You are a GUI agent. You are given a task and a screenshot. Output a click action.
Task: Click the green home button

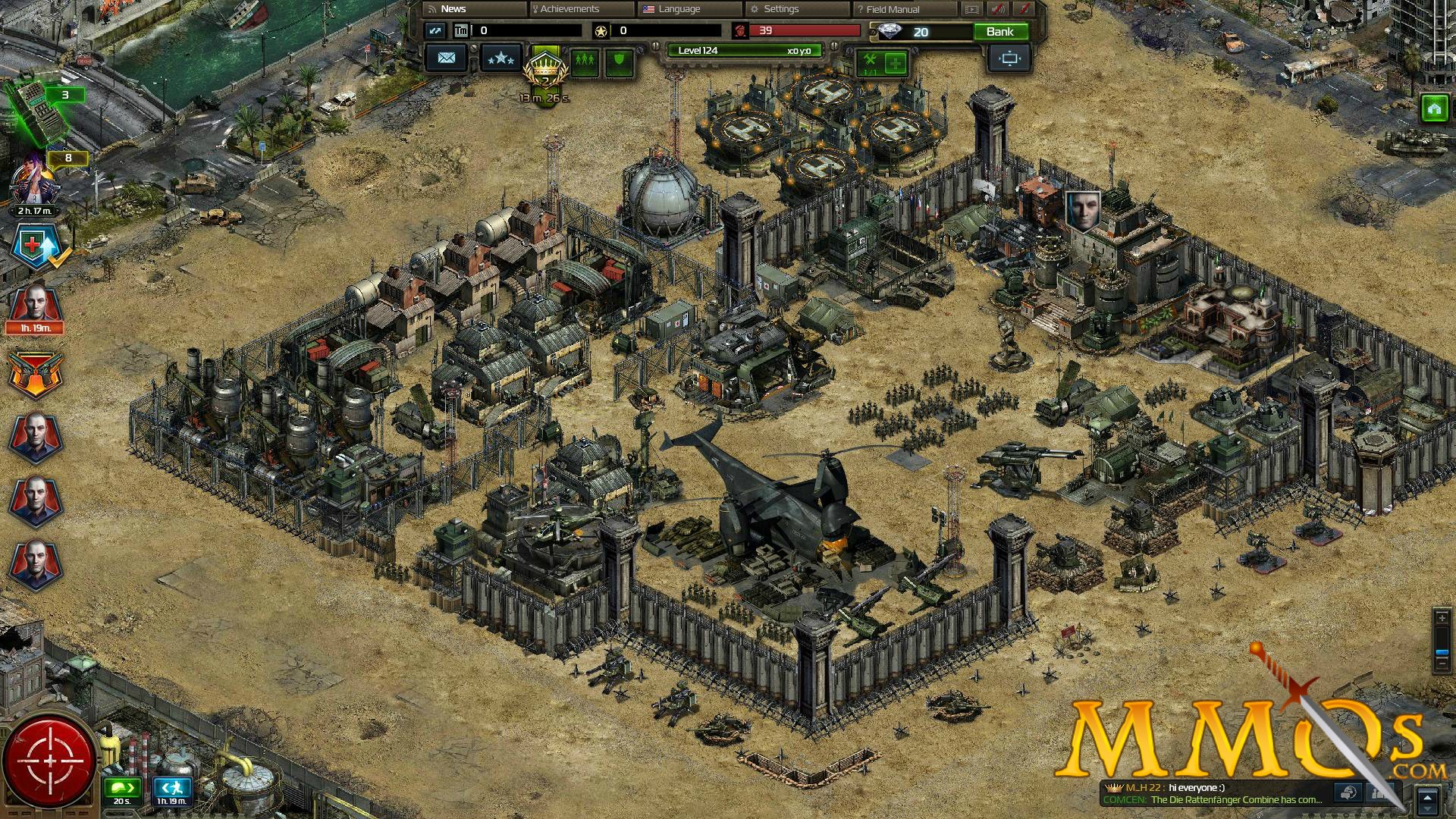[x=1433, y=109]
